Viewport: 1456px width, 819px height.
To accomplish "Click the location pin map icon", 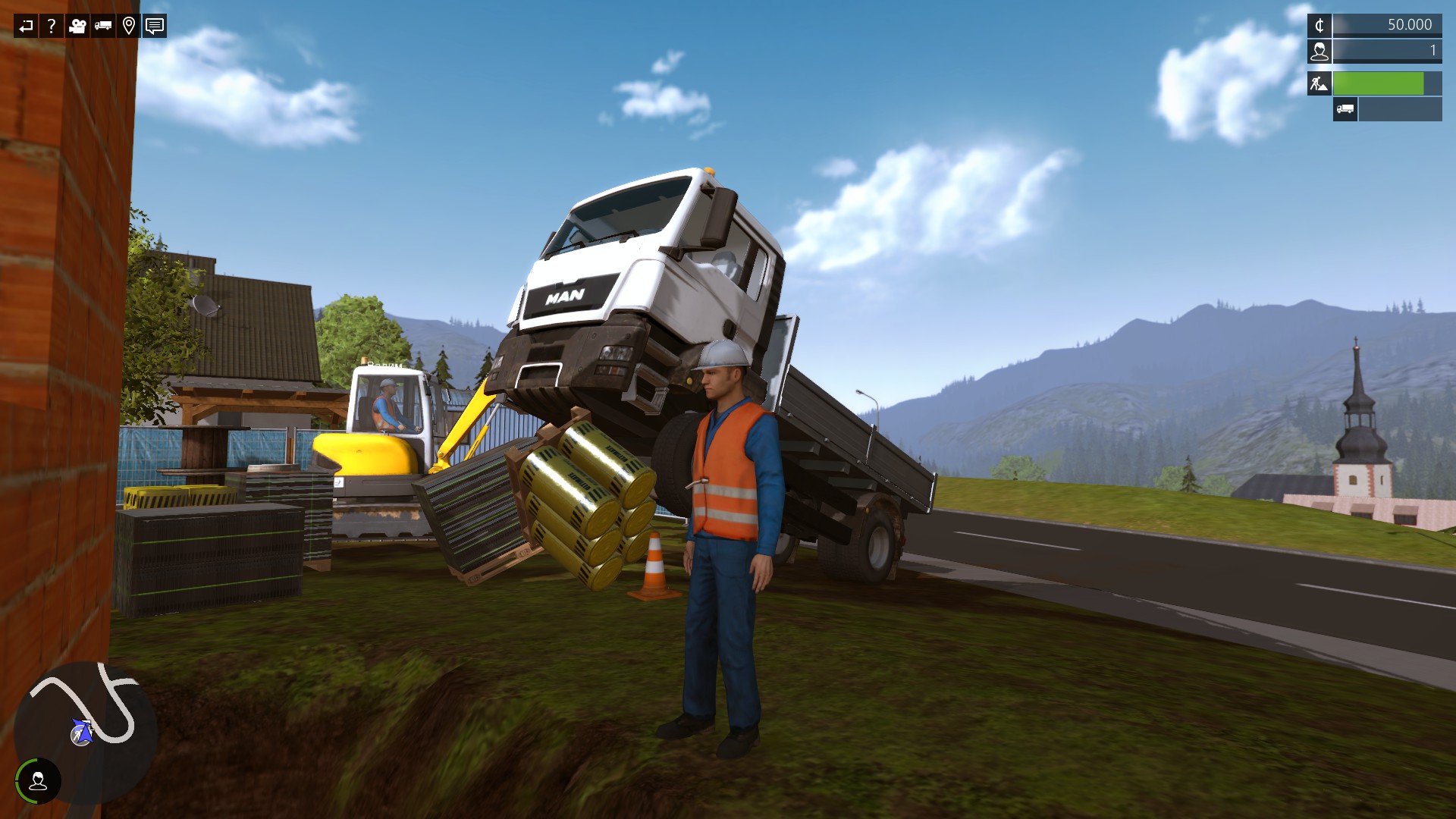I will tap(129, 27).
